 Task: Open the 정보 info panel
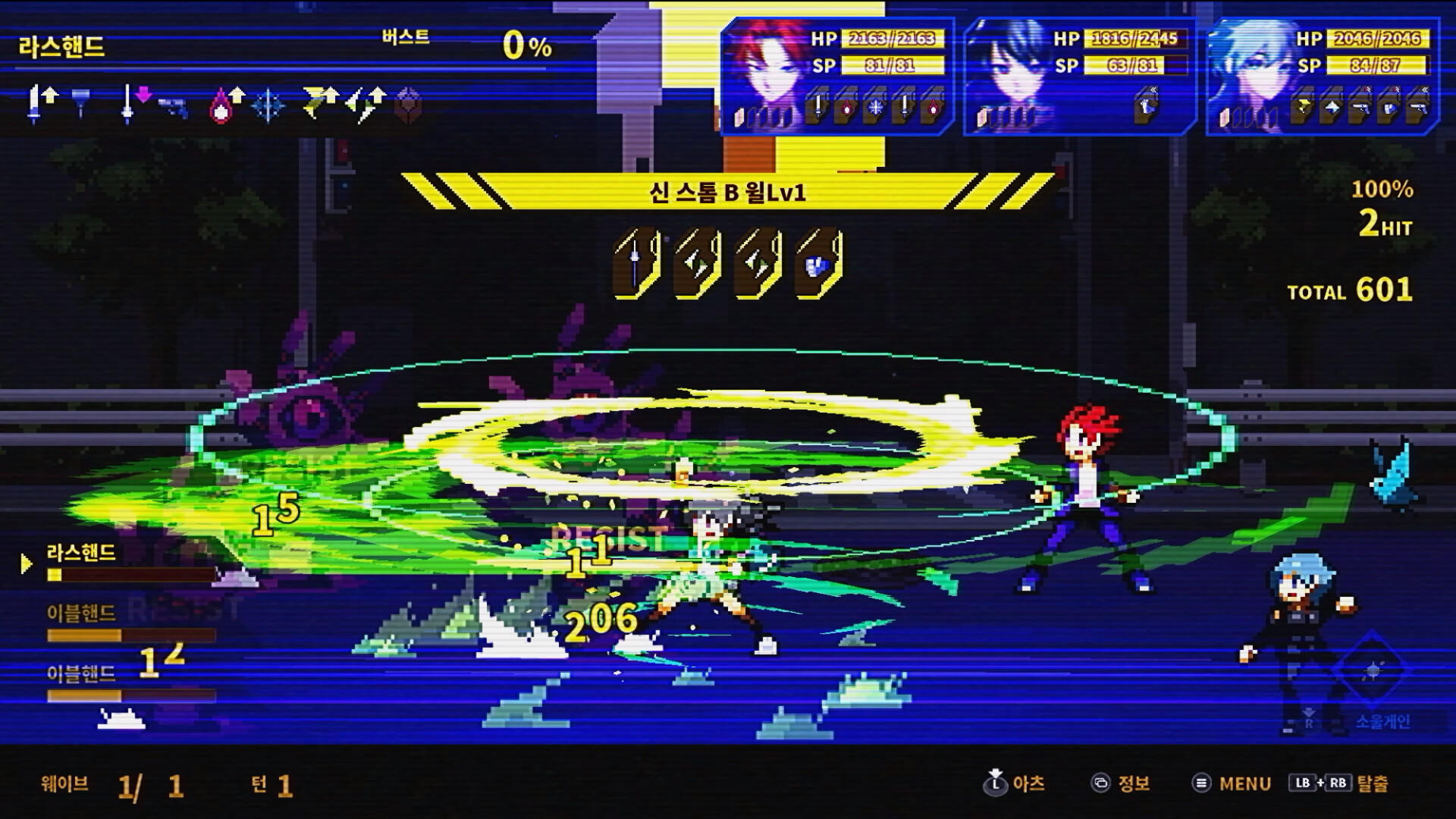1126,784
